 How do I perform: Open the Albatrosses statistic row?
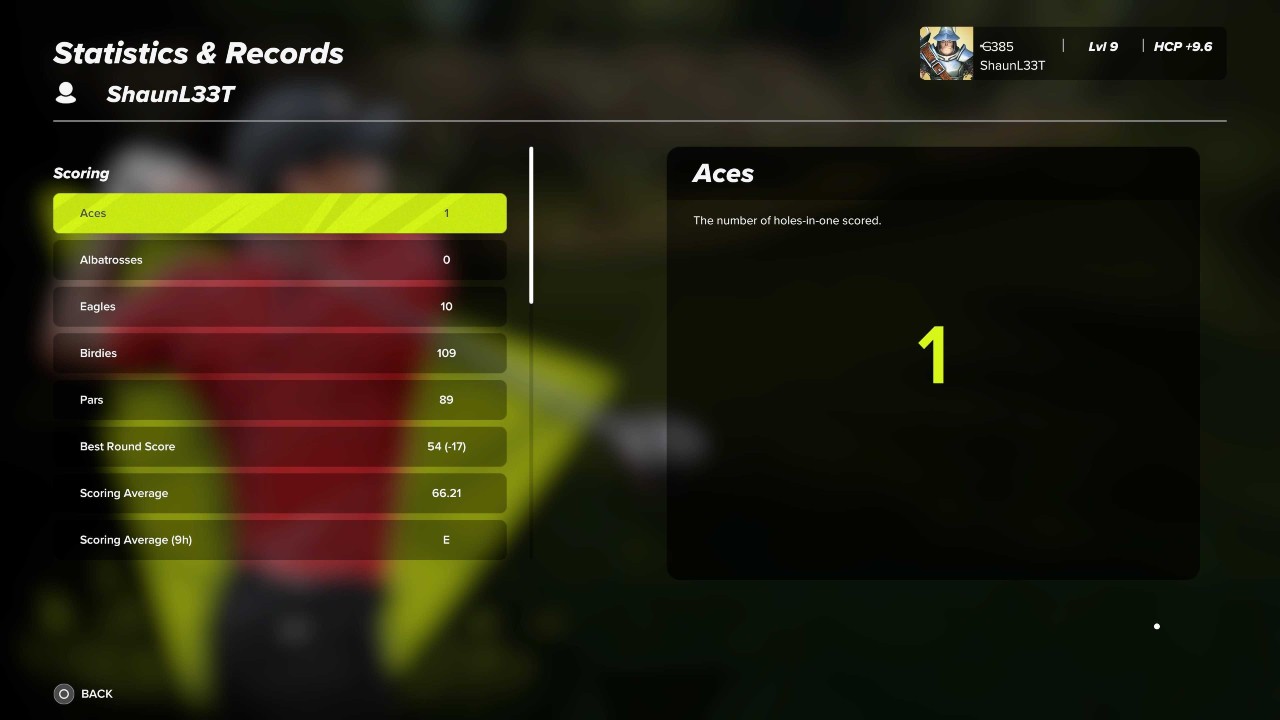279,260
